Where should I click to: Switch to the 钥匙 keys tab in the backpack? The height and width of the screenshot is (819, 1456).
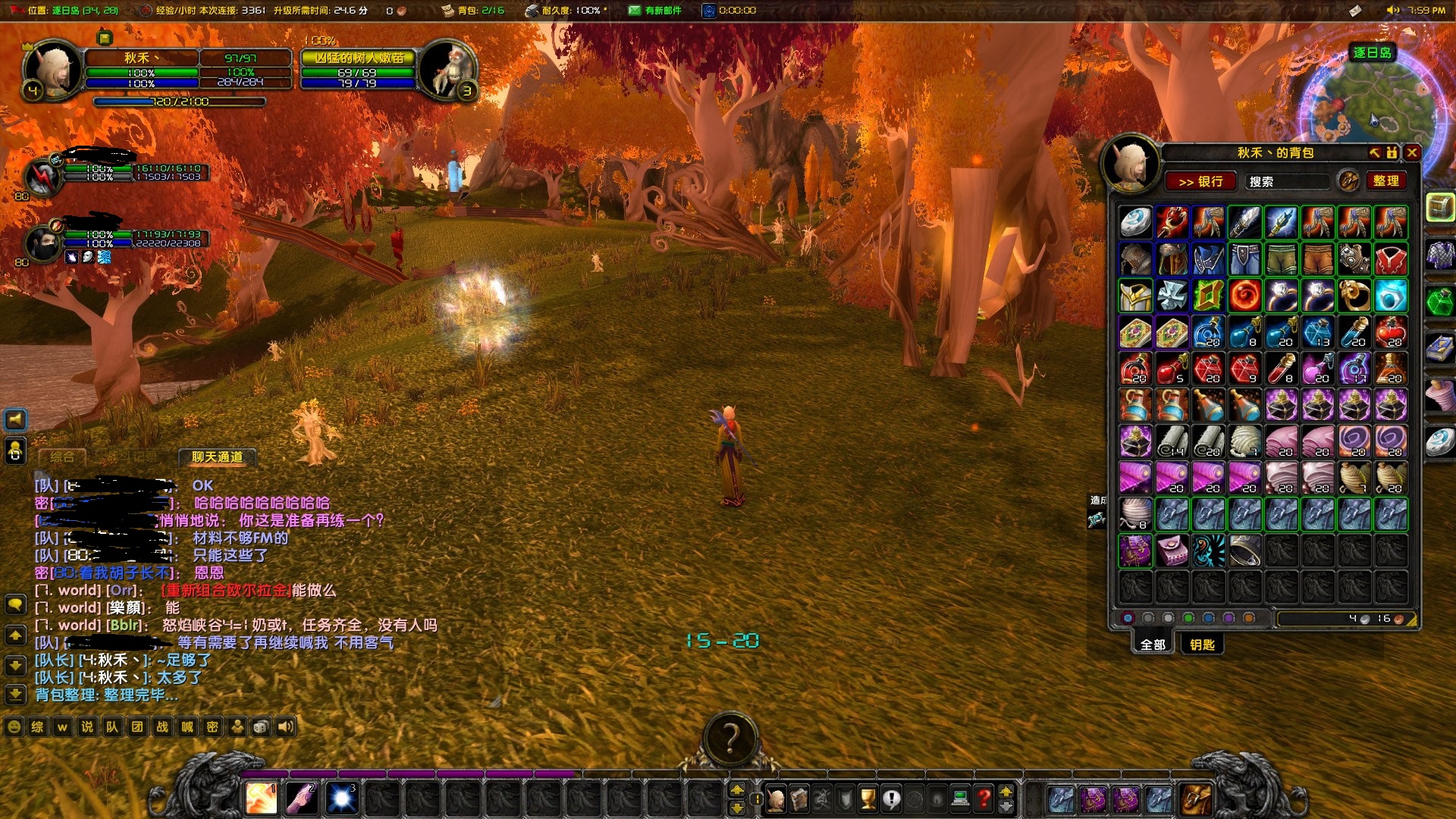(1203, 644)
